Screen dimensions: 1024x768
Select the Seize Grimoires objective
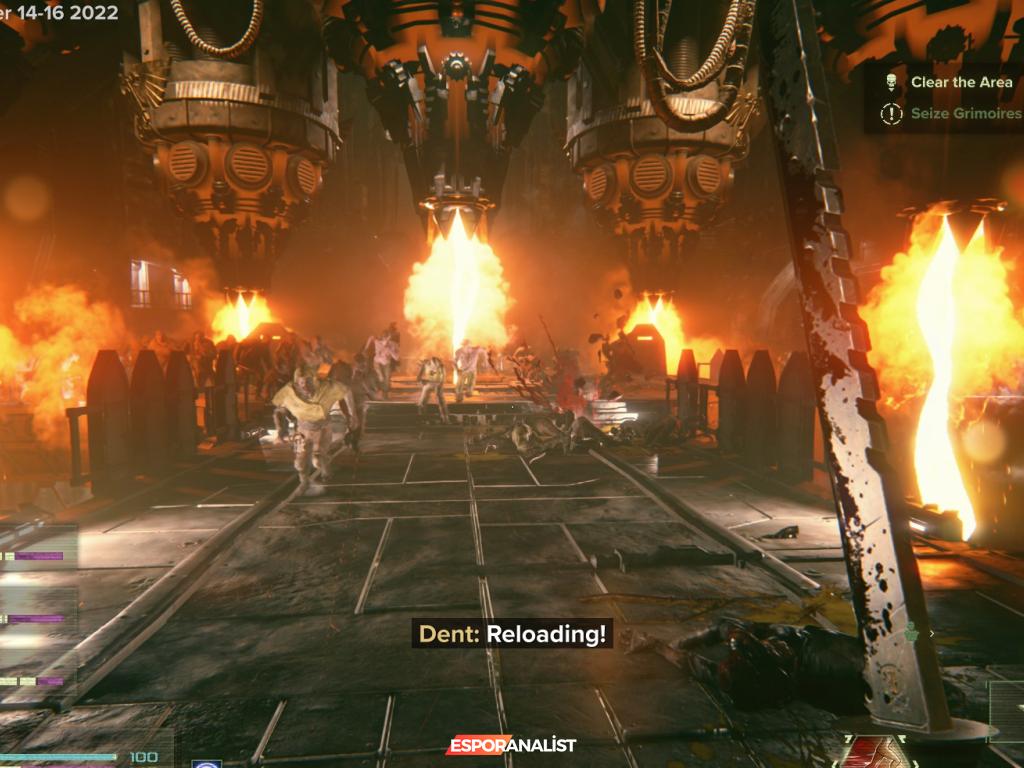pos(965,114)
